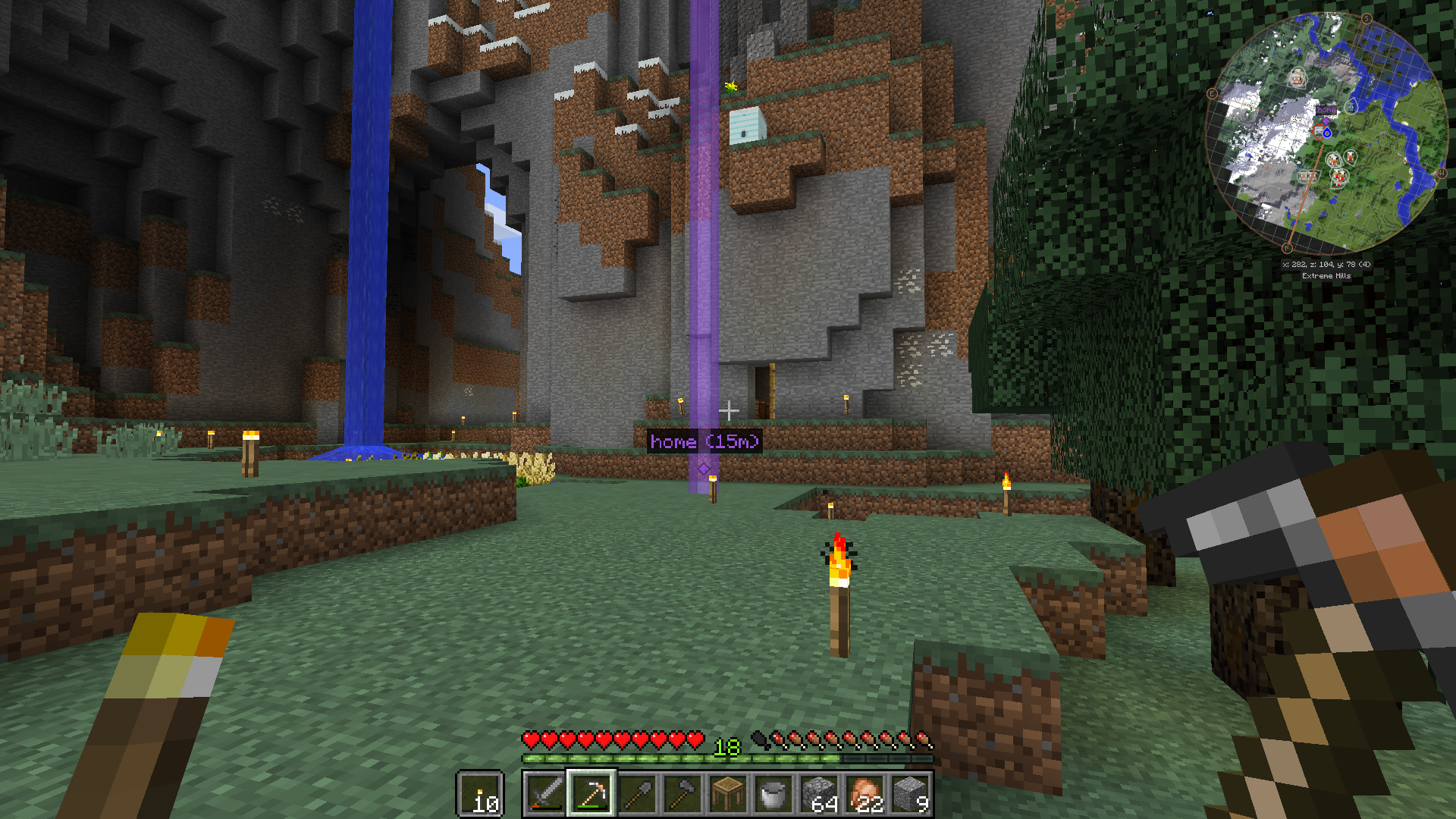The image size is (1456, 819).
Task: Select the sword in the hotbar
Action: [544, 794]
